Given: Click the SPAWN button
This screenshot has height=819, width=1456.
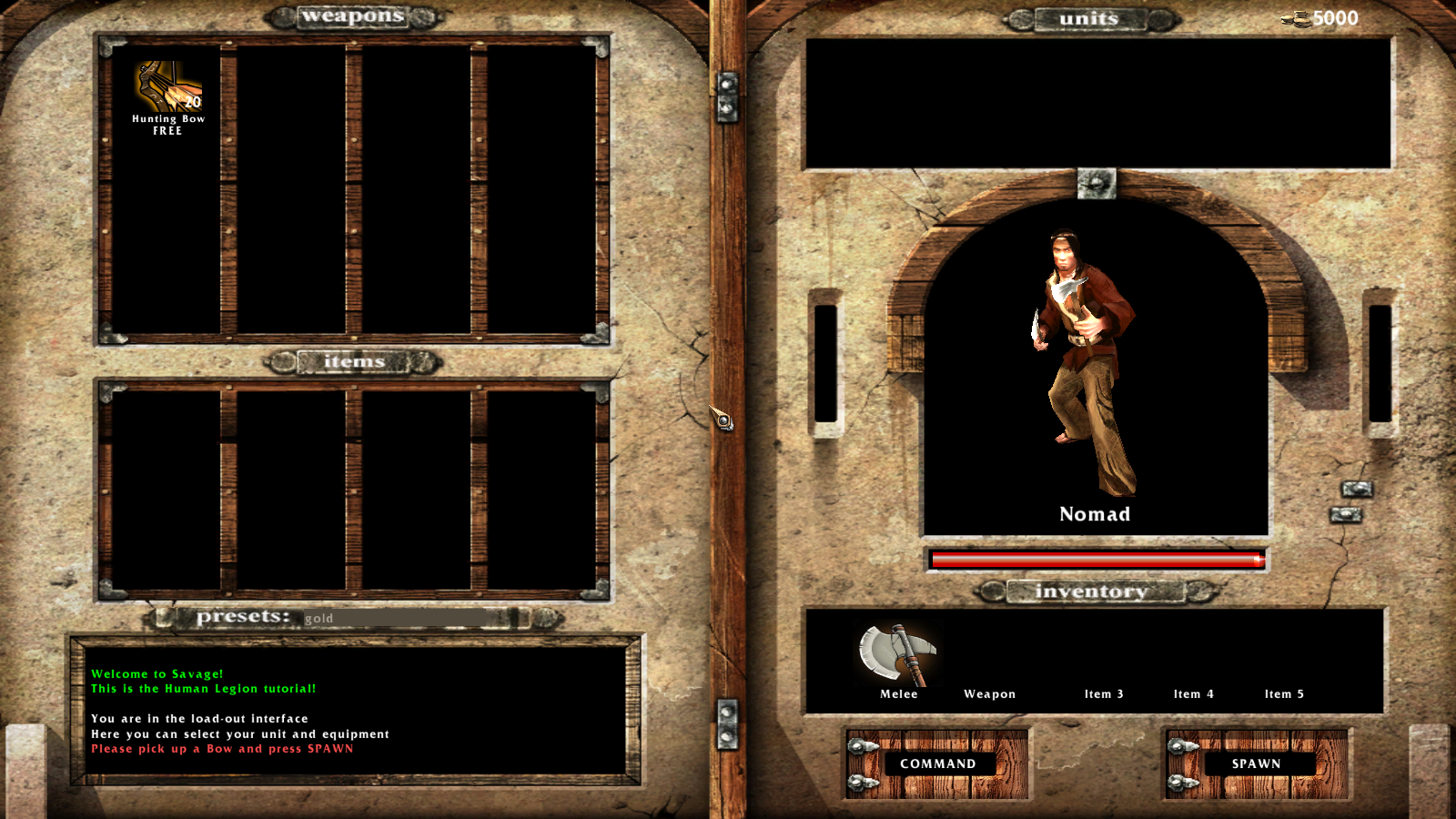Looking at the screenshot, I should click(x=1256, y=763).
